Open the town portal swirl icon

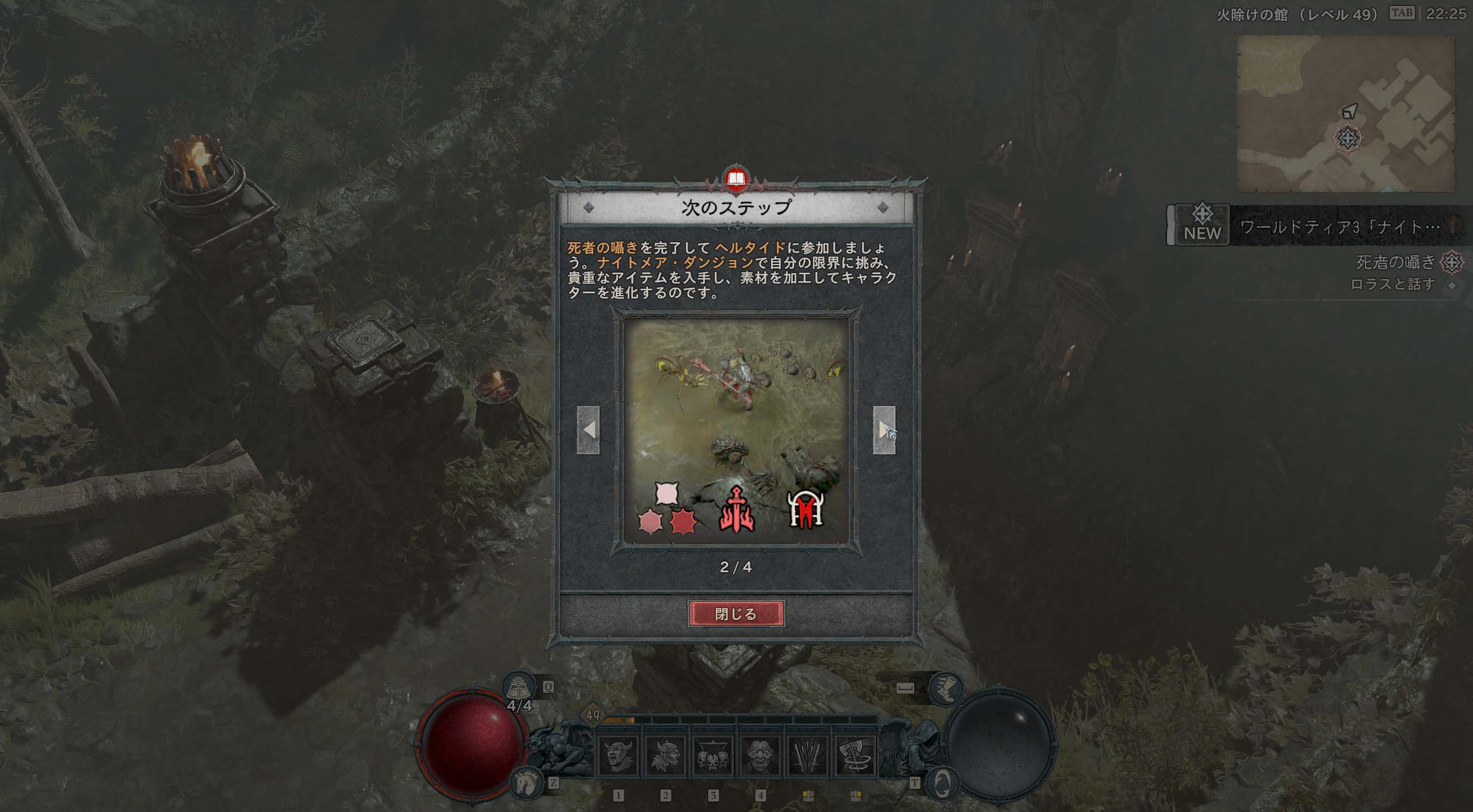tap(943, 782)
